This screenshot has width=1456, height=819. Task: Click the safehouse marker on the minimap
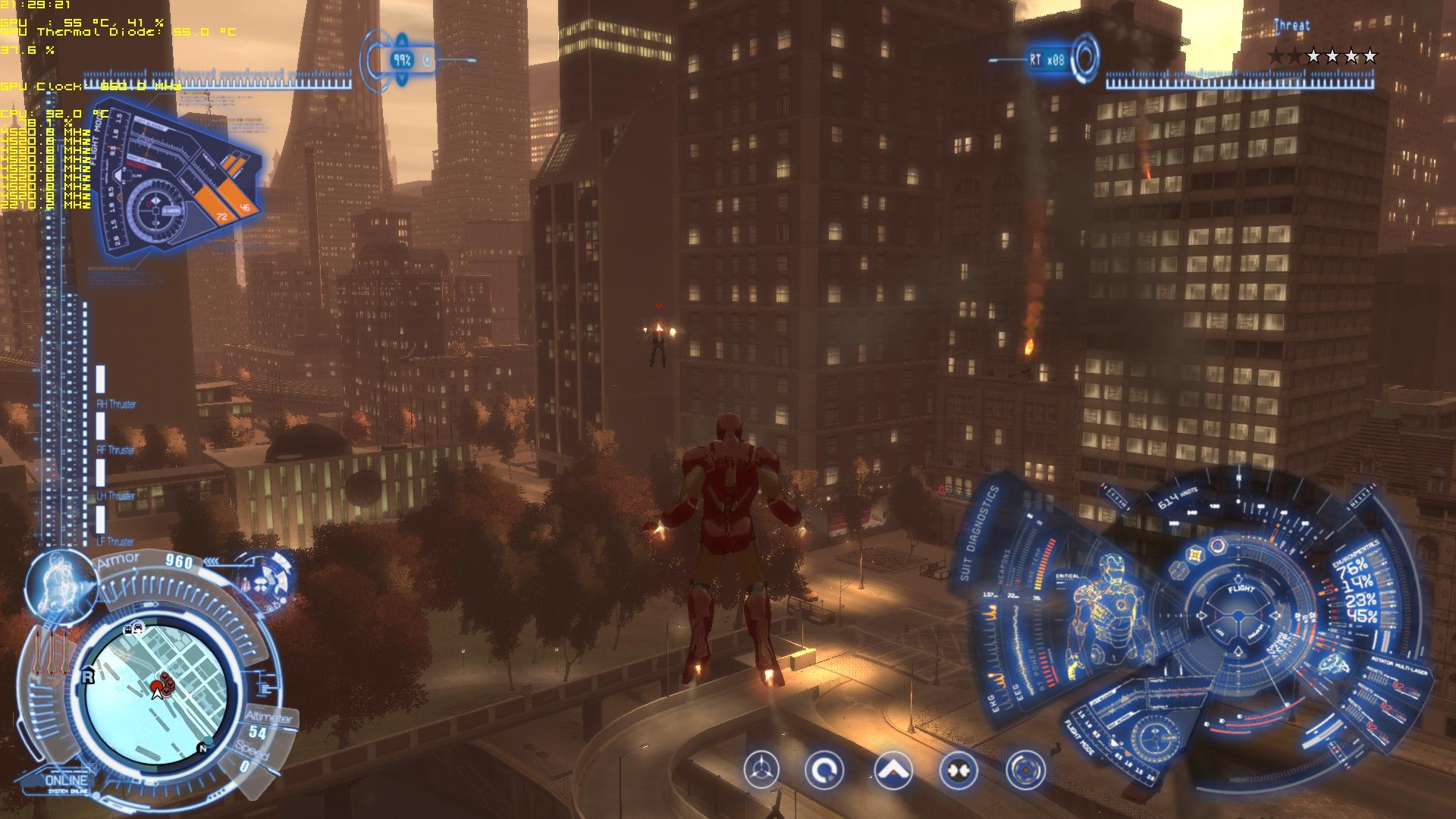[x=88, y=676]
